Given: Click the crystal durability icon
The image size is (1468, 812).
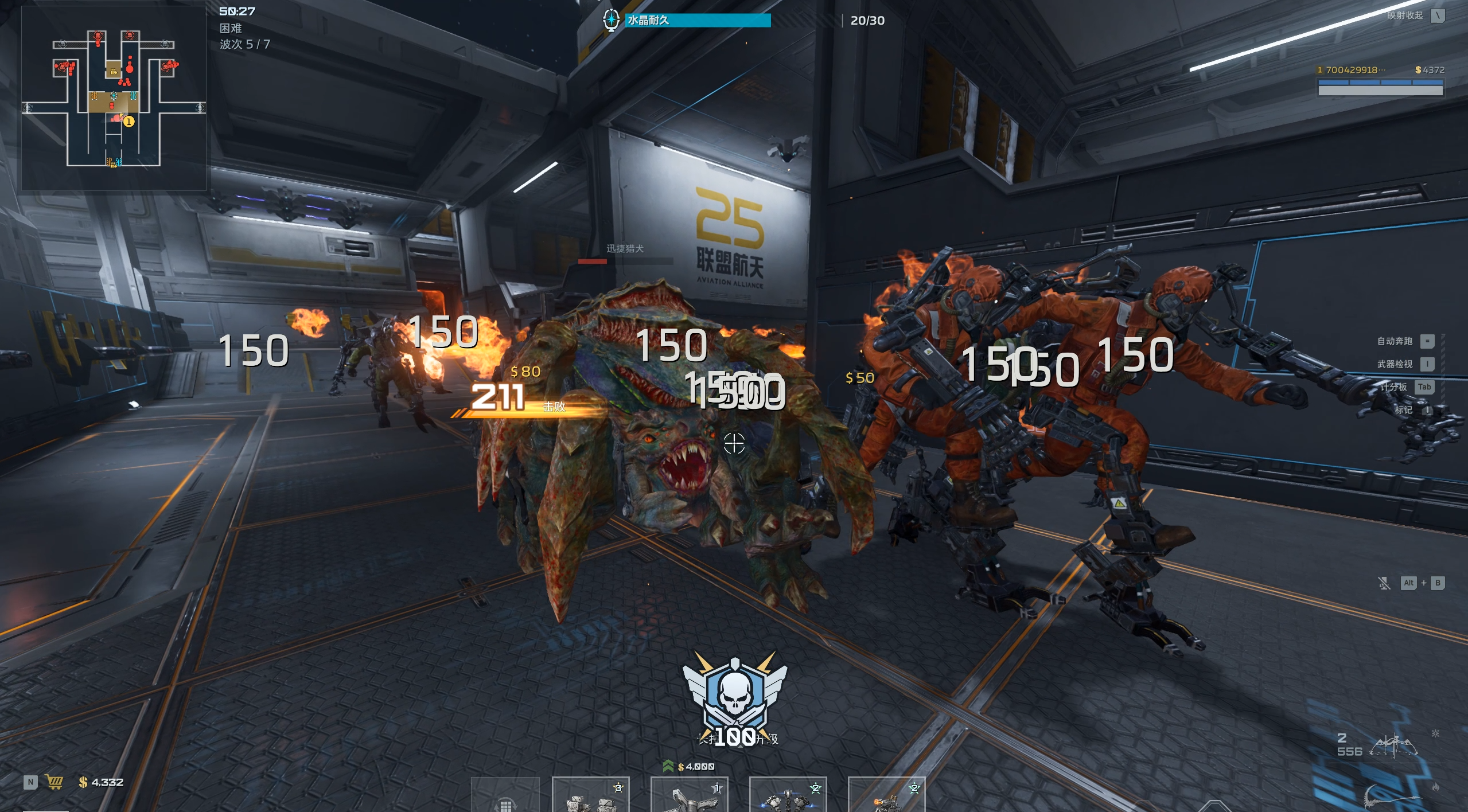Looking at the screenshot, I should (x=611, y=20).
